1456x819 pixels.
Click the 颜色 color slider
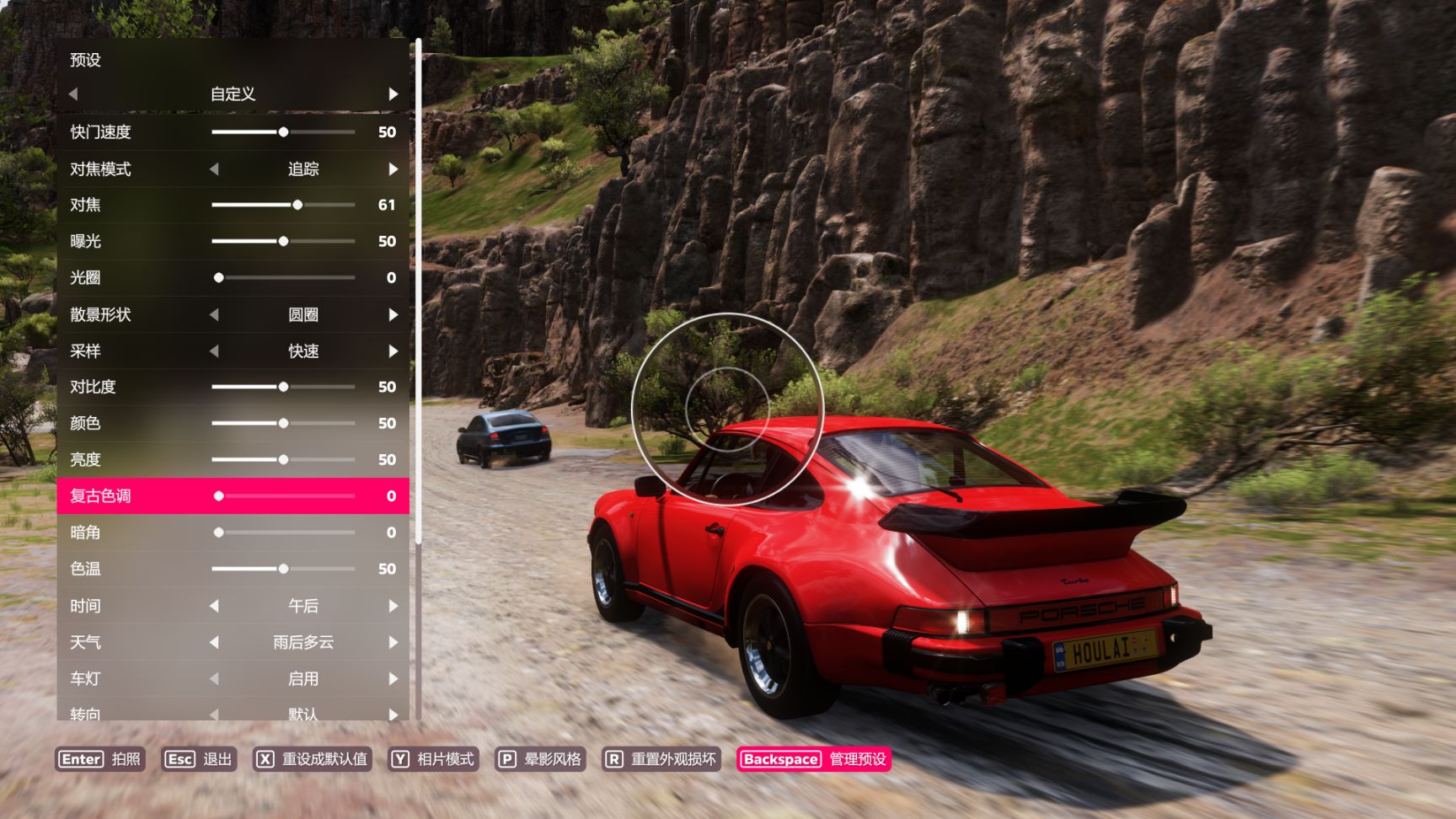click(283, 423)
